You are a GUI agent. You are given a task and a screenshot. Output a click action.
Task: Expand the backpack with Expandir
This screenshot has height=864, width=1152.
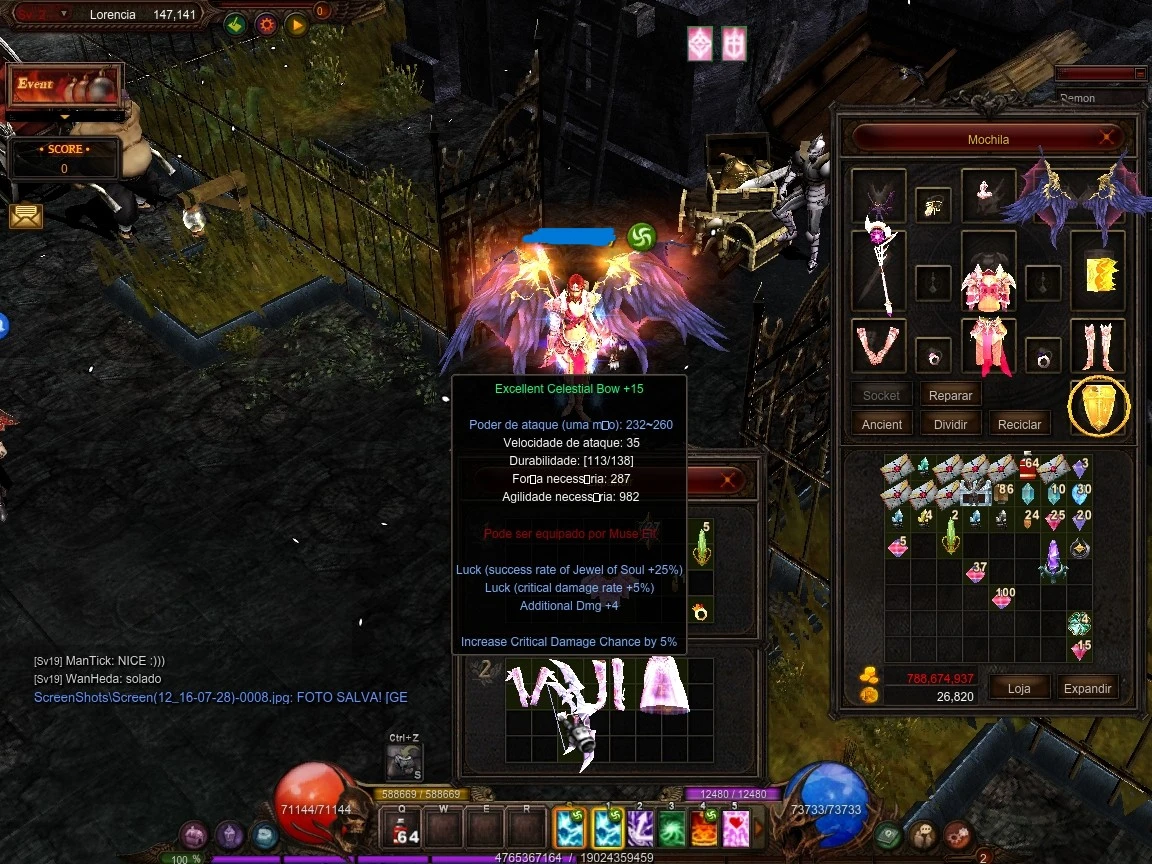point(1087,688)
